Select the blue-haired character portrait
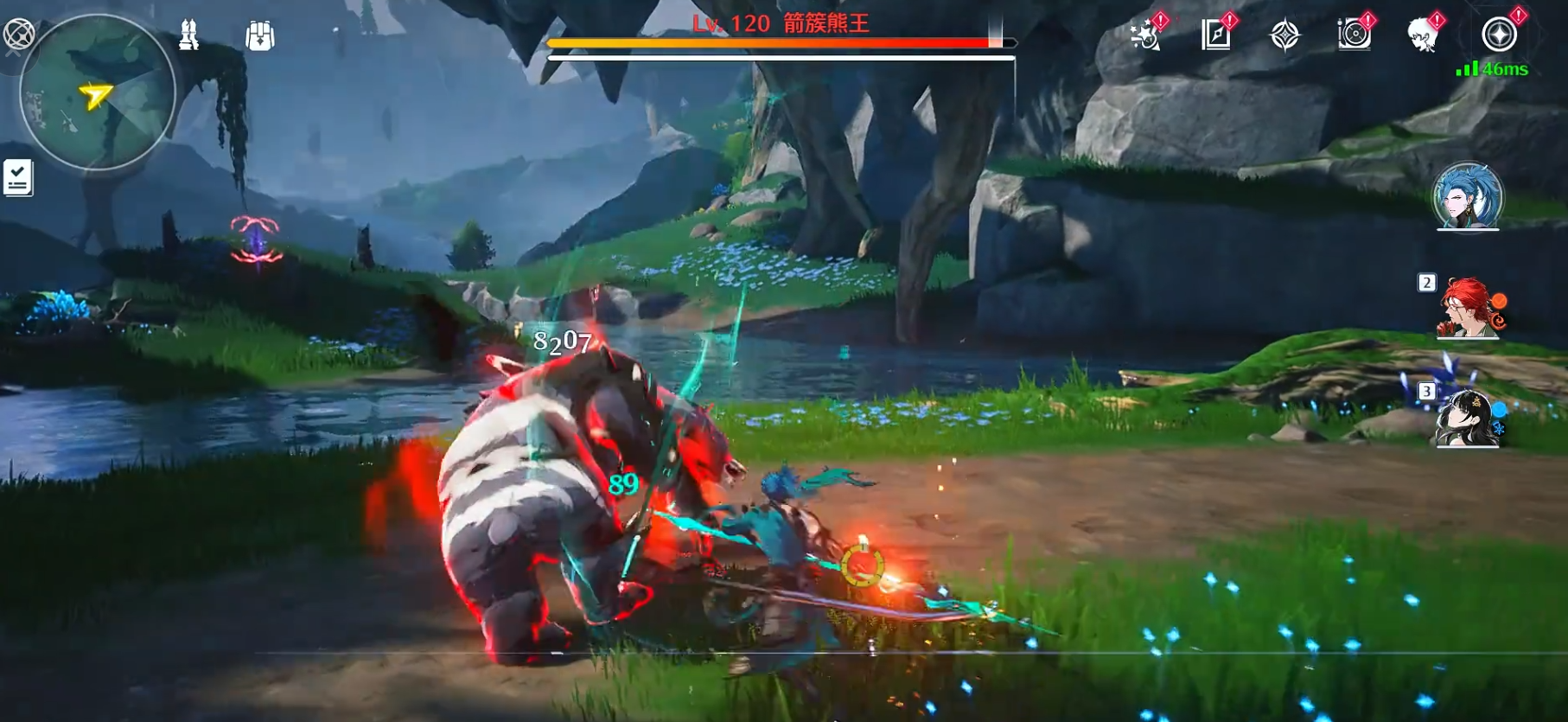 click(x=1468, y=196)
